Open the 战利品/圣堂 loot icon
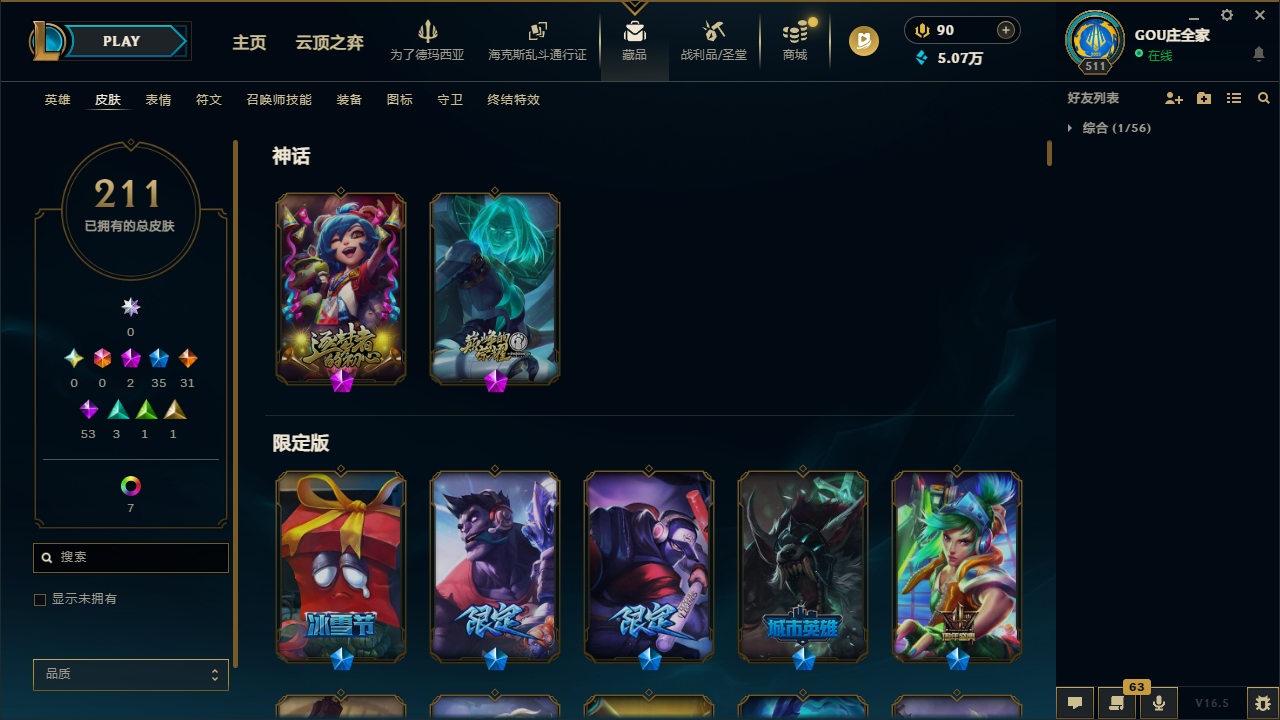Image resolution: width=1280 pixels, height=720 pixels. [713, 40]
